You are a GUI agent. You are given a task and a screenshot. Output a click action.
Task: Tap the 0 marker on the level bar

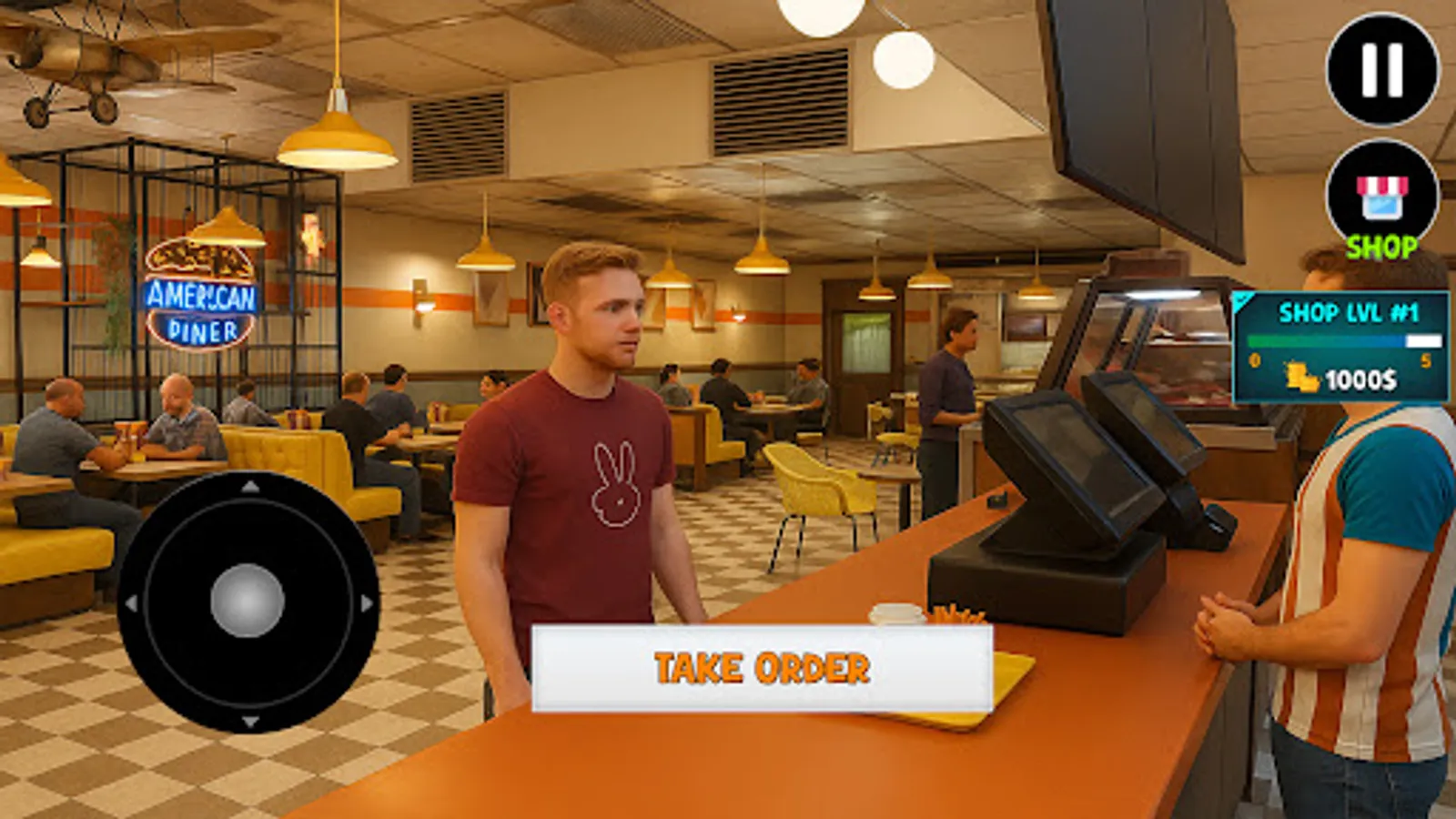click(1254, 359)
